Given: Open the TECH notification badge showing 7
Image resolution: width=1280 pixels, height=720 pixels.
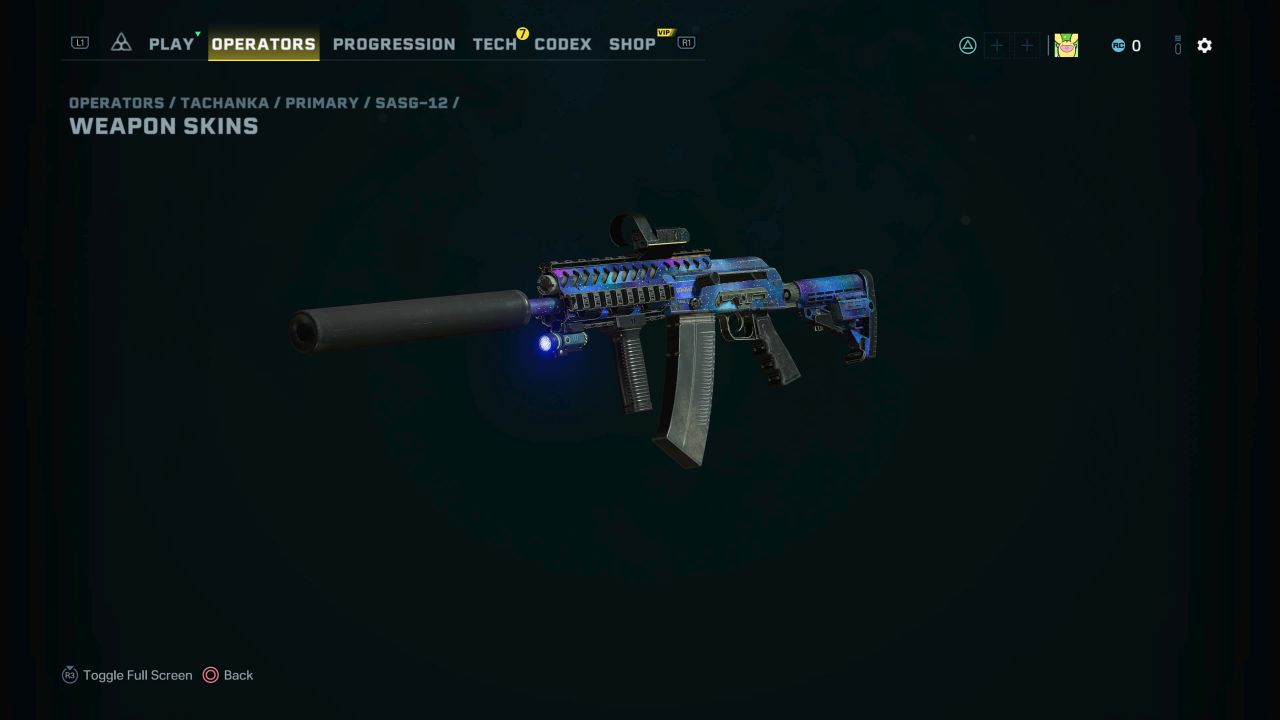Looking at the screenshot, I should (x=521, y=33).
